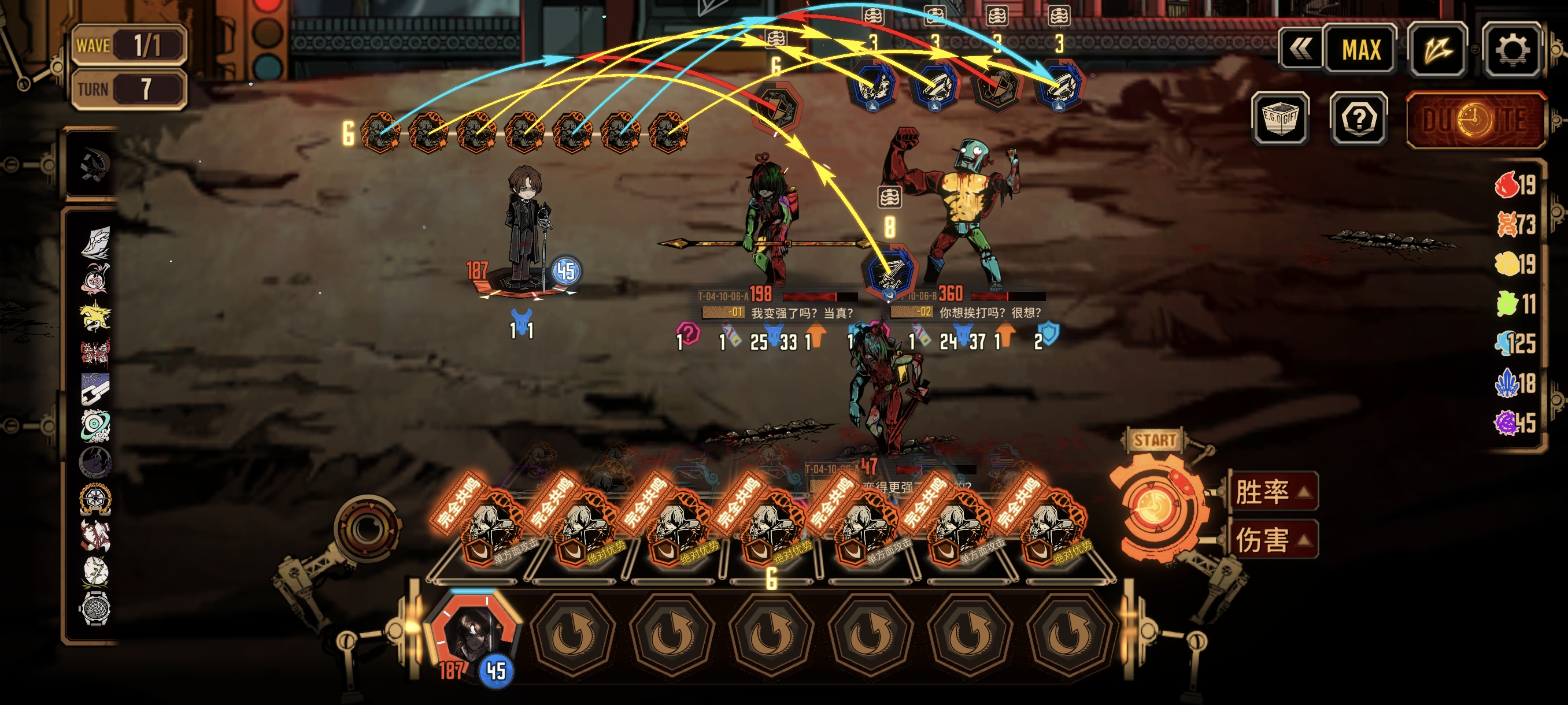This screenshot has height=705, width=1568.
Task: Open the gear settings menu
Action: coord(1511,50)
